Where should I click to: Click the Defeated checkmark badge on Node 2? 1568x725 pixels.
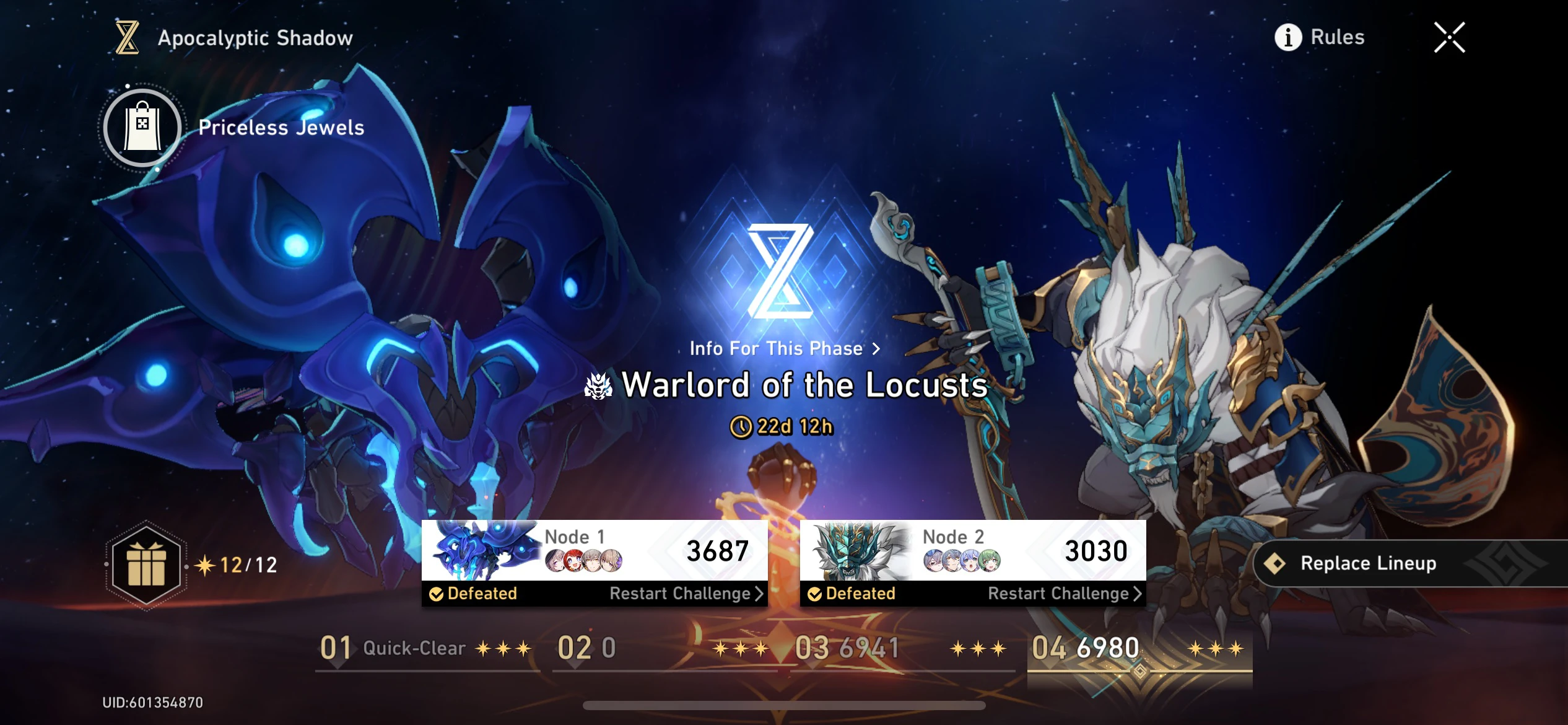click(816, 593)
